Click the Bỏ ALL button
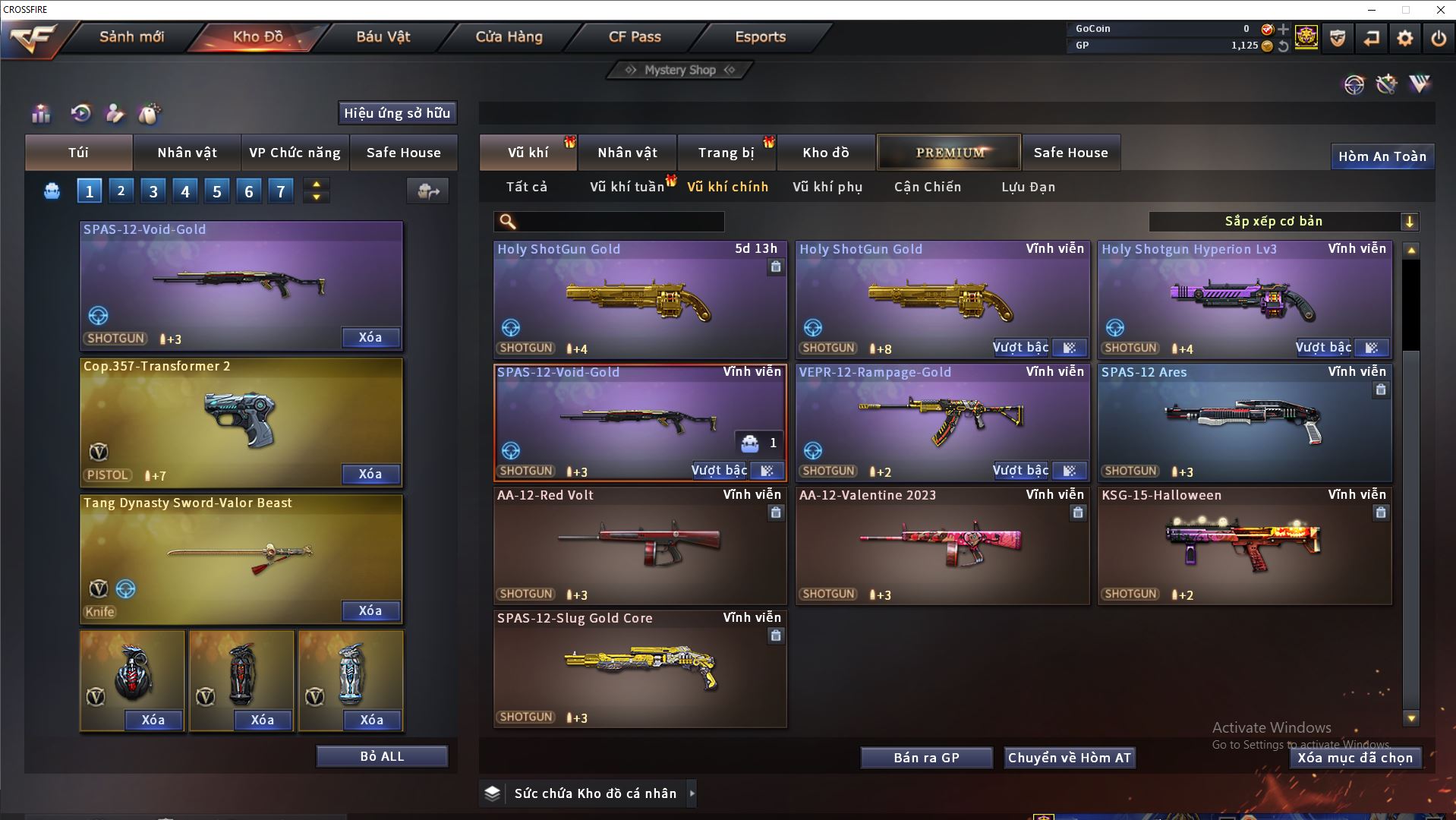 point(382,756)
